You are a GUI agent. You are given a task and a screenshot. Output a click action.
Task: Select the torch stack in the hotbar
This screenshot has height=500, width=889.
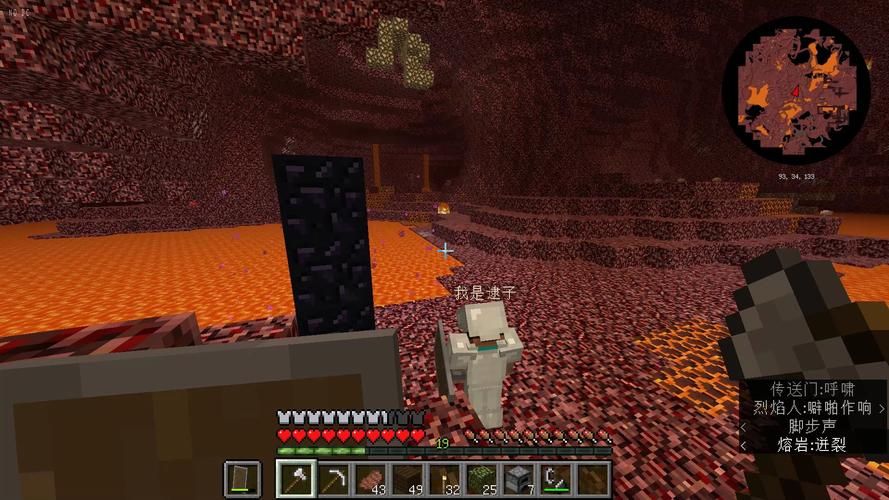[x=444, y=479]
